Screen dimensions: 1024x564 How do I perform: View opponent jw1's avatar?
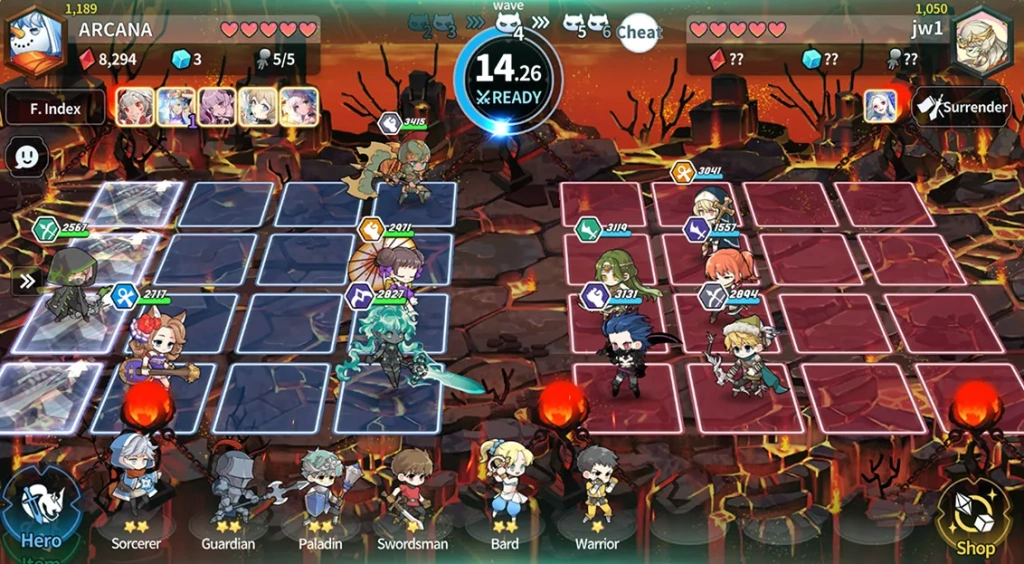(x=983, y=42)
